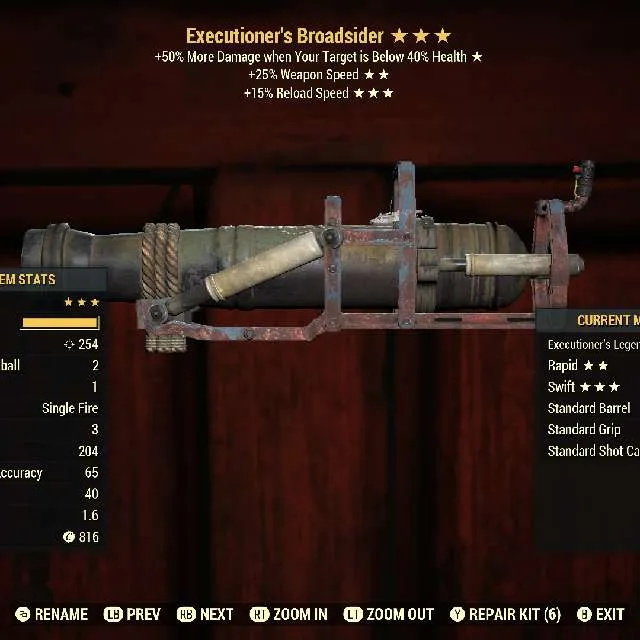Click Zoom In on the weapon
Image resolution: width=640 pixels, height=640 pixels.
pos(289,614)
